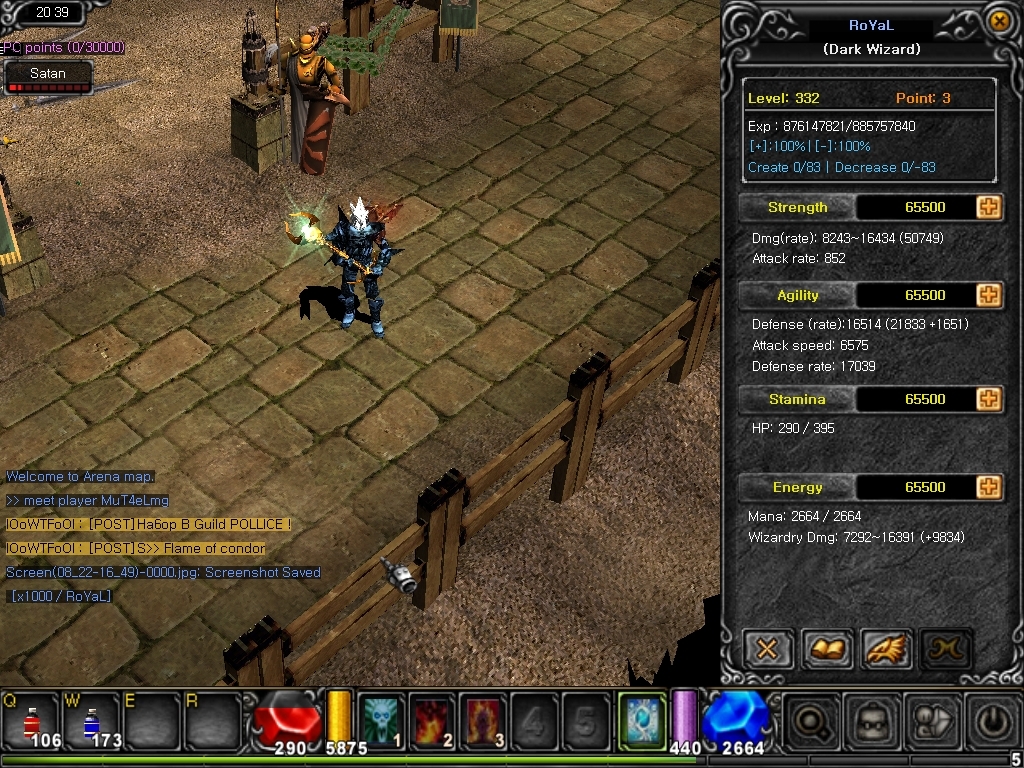Close the character stats window
This screenshot has width=1024, height=768.
coord(998,21)
